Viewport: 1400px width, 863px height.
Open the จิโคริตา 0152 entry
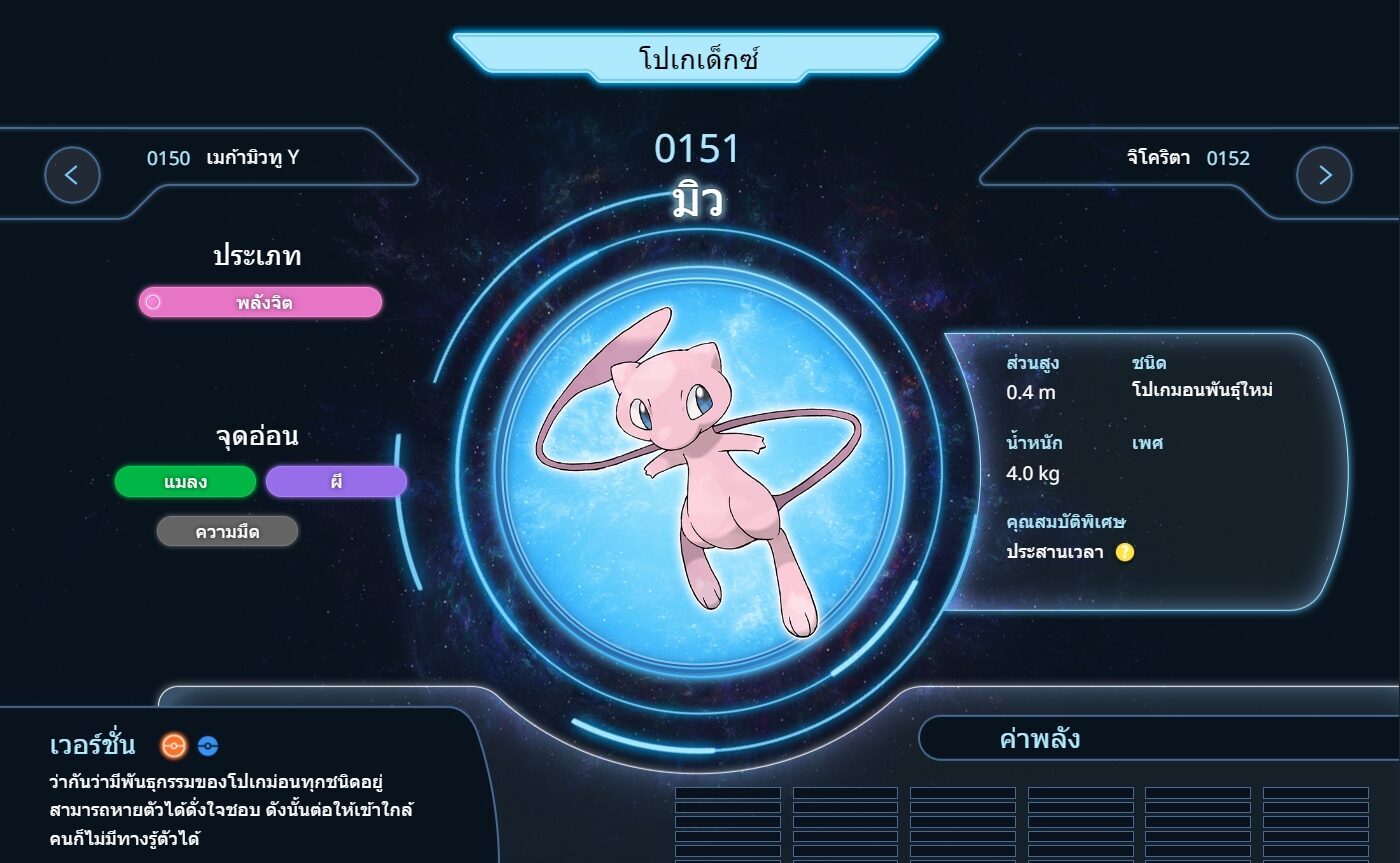point(1187,158)
